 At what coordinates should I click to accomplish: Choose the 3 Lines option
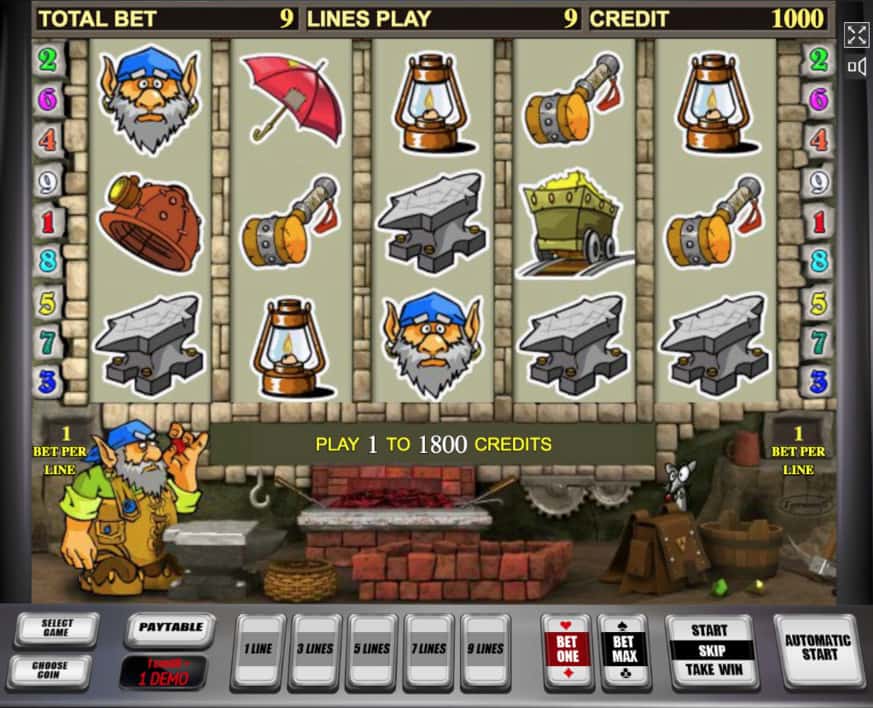316,650
